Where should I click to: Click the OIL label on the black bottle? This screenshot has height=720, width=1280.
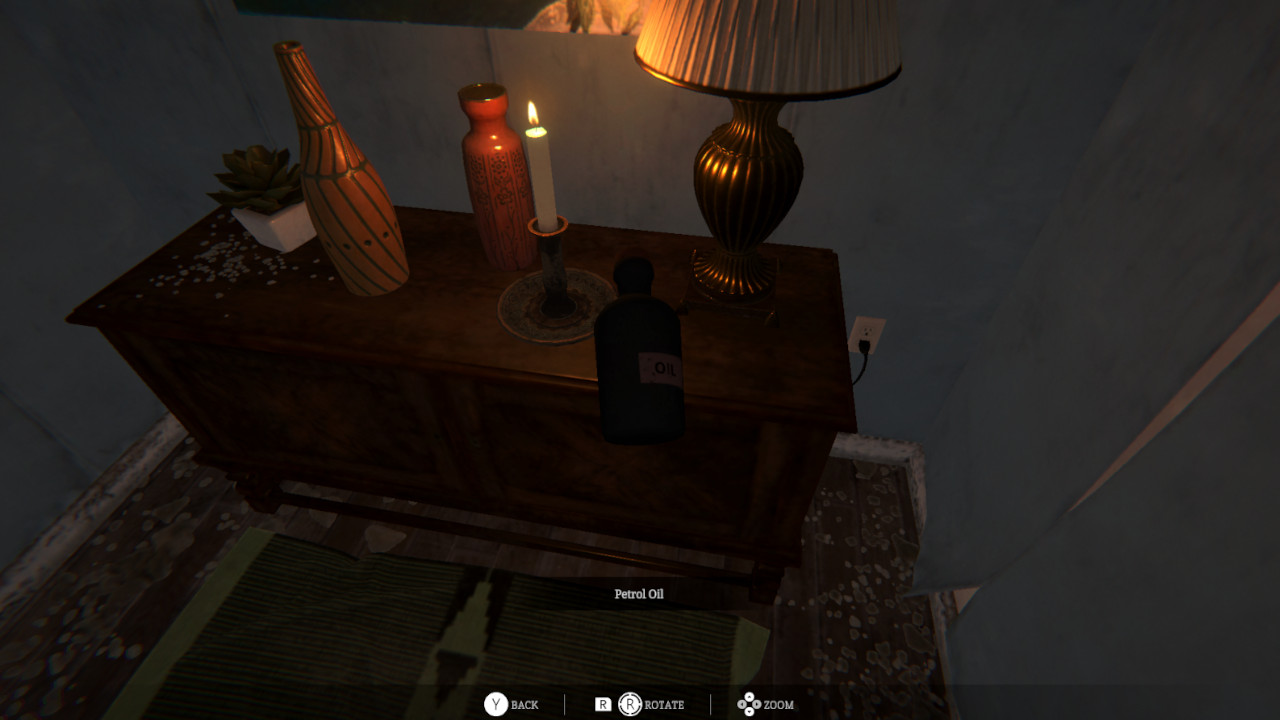662,367
